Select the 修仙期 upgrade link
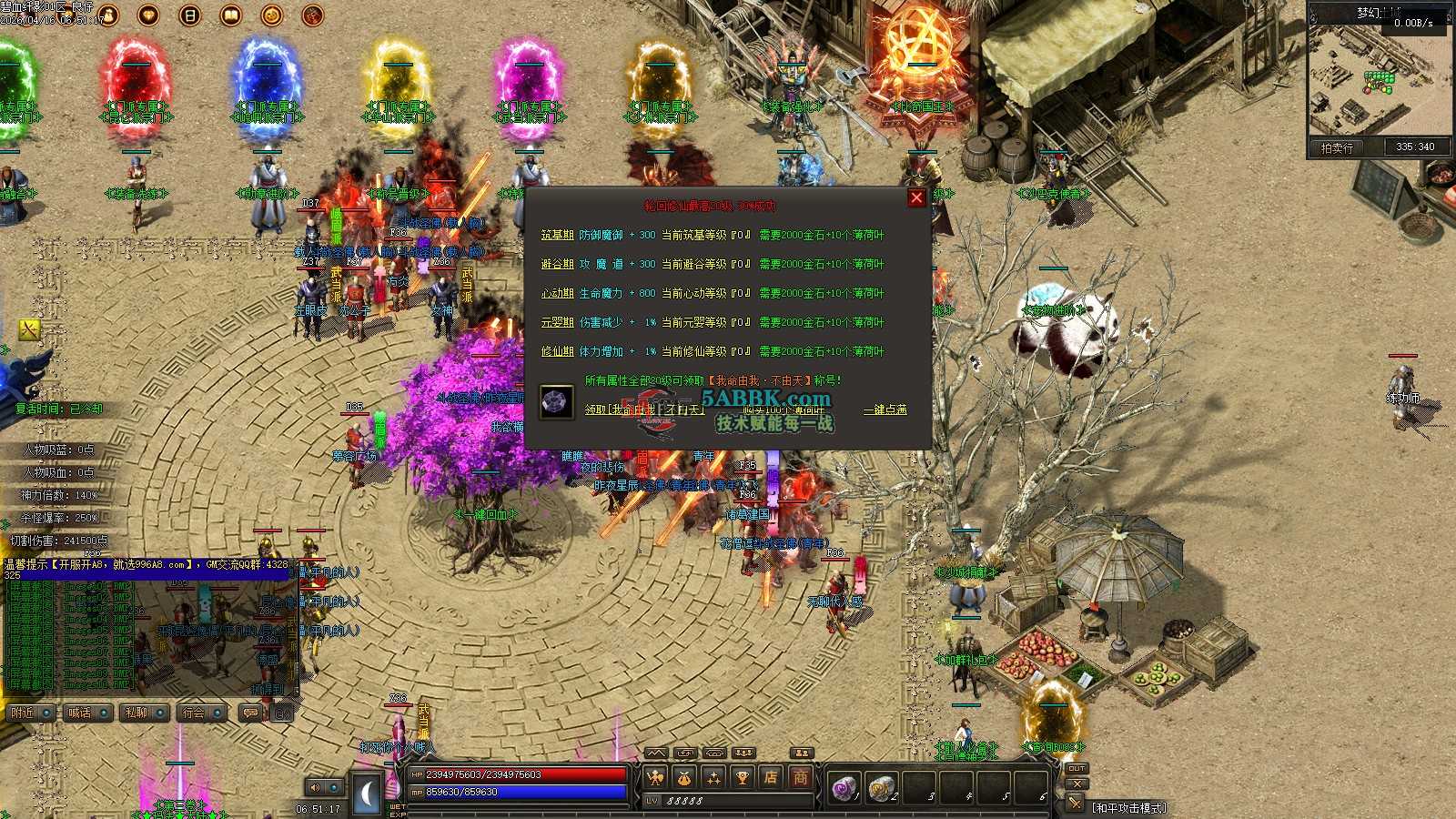The image size is (1456, 819). coord(557,351)
